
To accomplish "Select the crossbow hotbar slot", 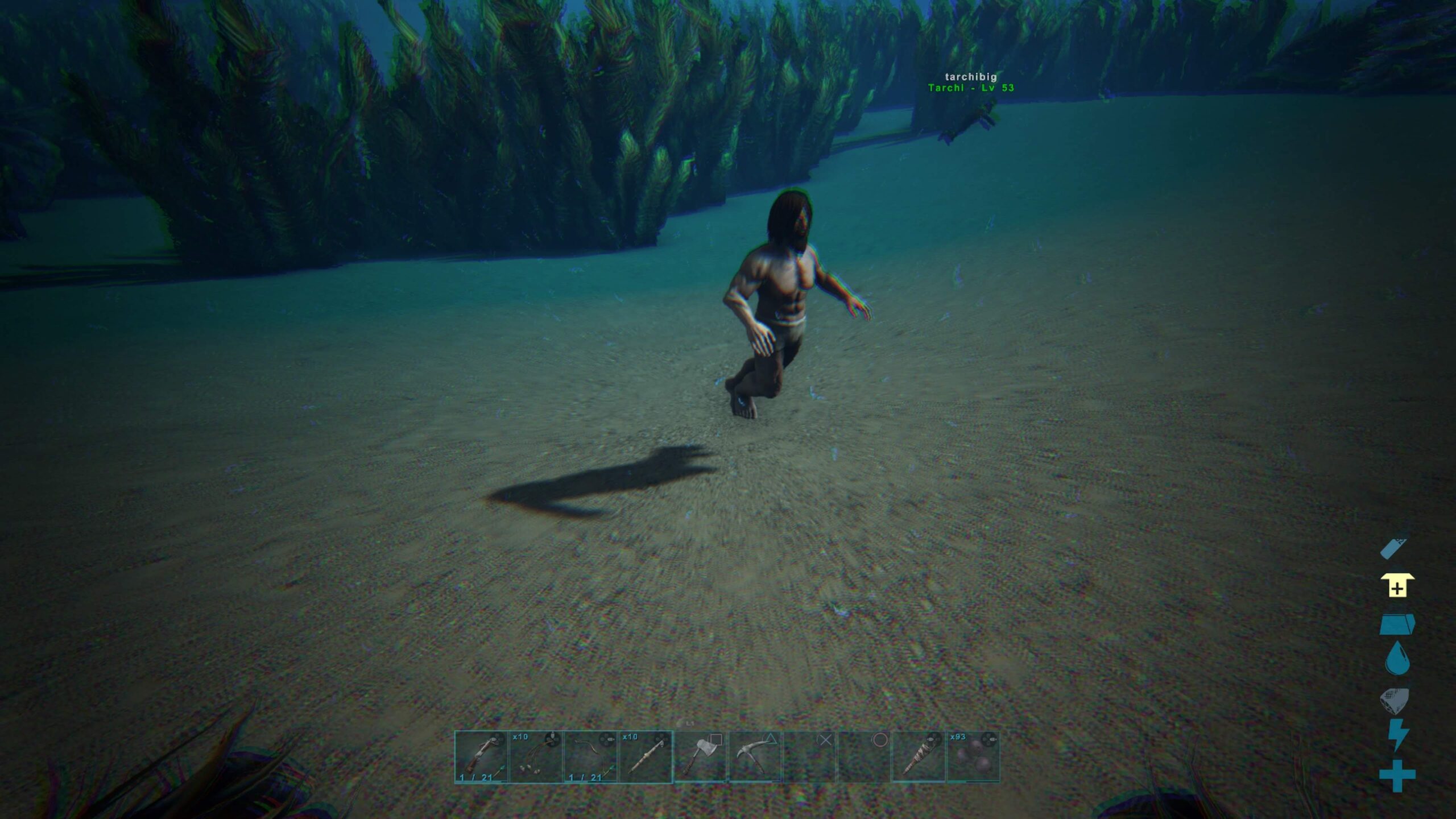I will coord(481,757).
